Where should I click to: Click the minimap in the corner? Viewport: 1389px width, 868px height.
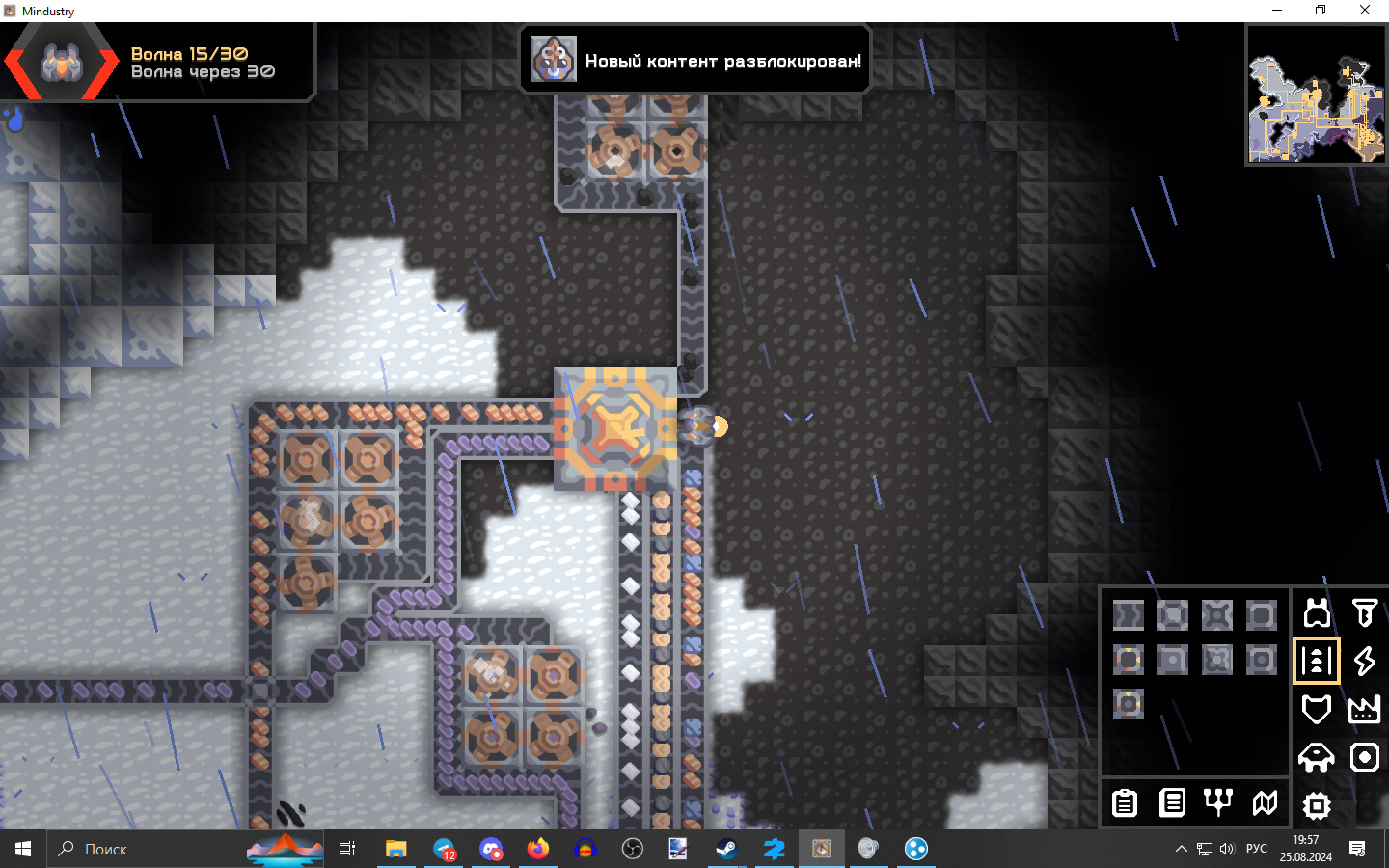pos(1316,95)
